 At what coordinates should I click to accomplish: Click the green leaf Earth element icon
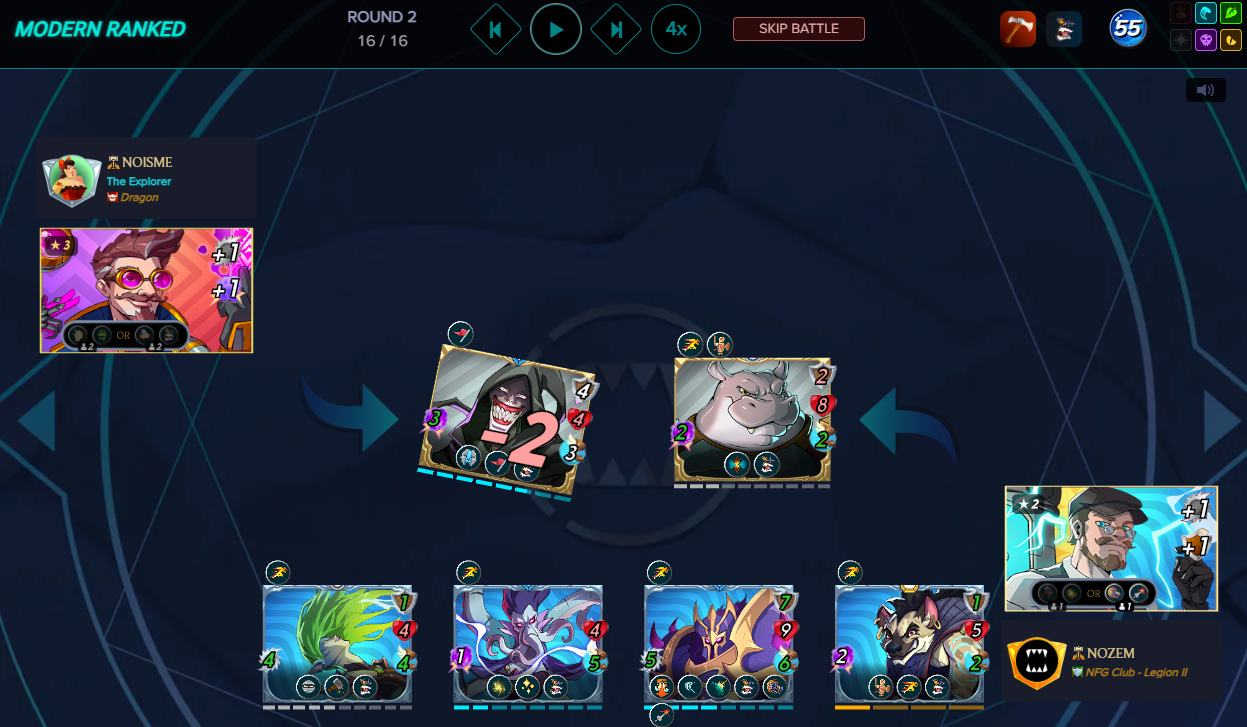coord(1232,14)
